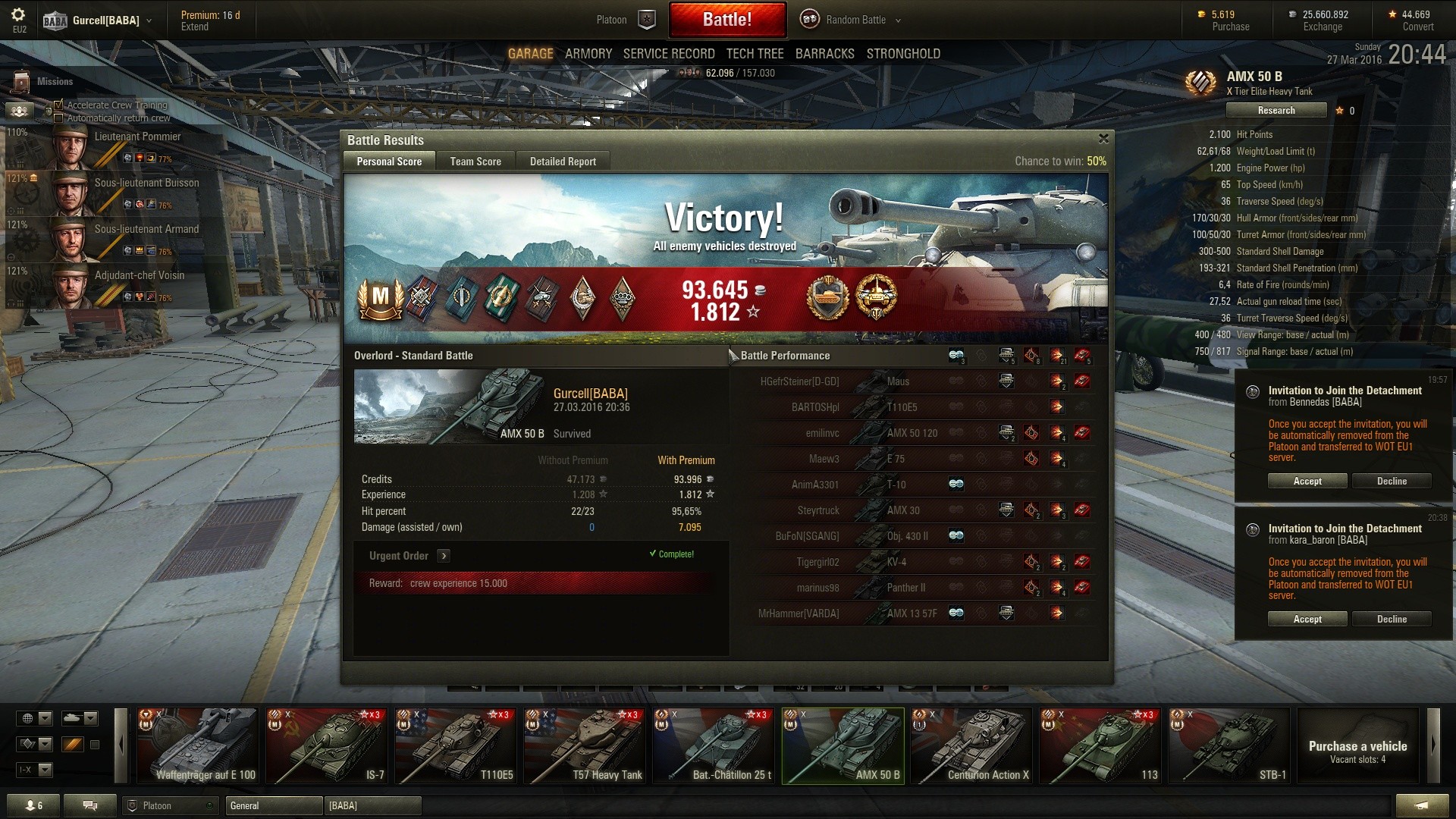Click the Purchase a vehicle slot
The image size is (1456, 819).
1357,745
